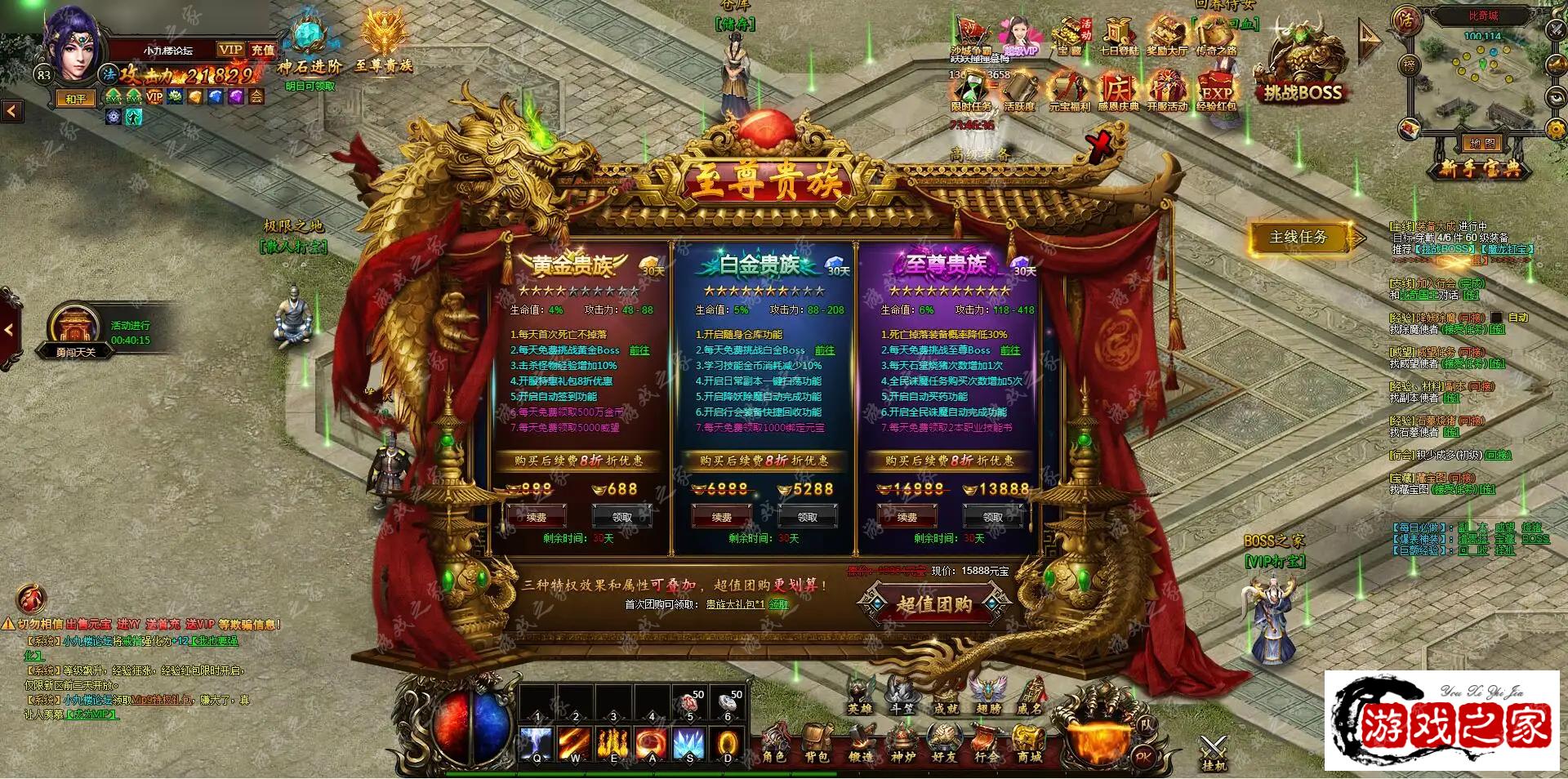The width and height of the screenshot is (1568, 779).
Task: Open the 七日登陆 seven-day login rewards
Action: click(x=1118, y=37)
